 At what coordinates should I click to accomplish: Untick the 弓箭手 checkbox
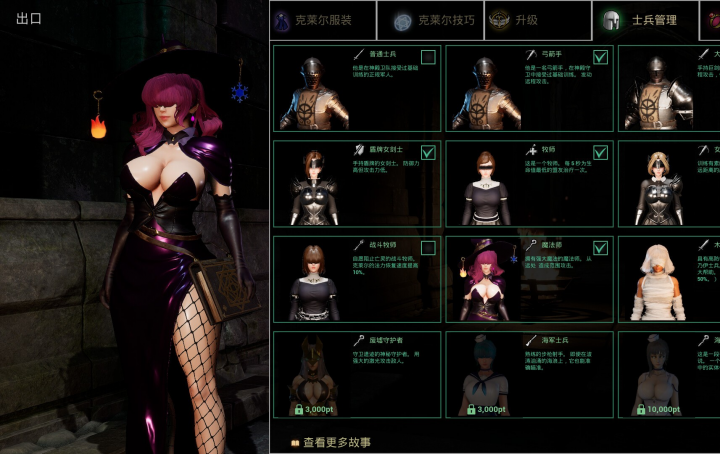600,57
